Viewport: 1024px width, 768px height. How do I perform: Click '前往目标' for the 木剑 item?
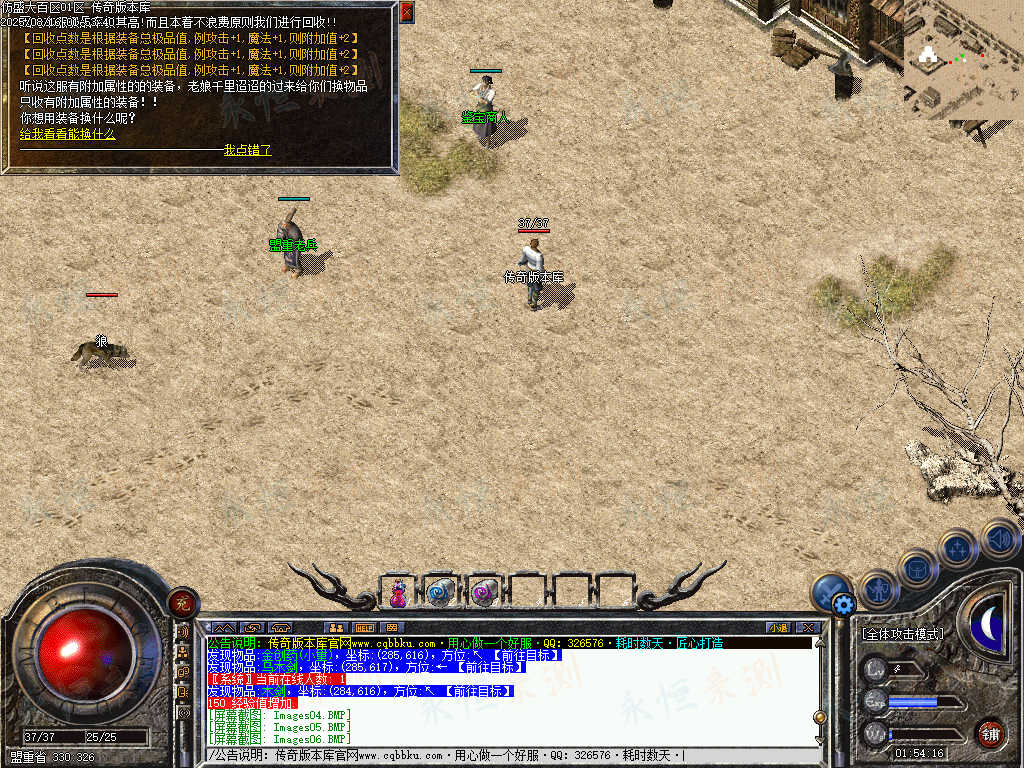478,691
